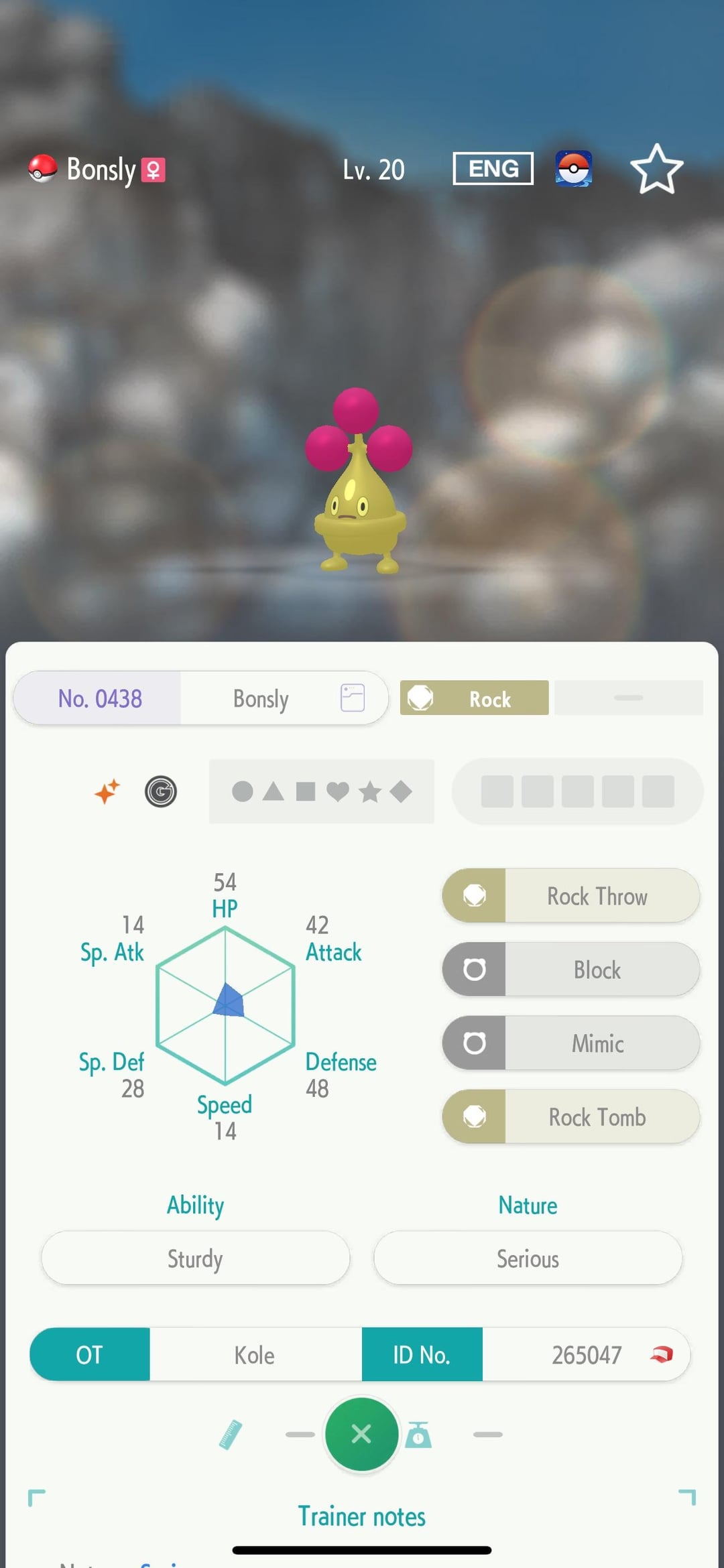
Task: Tap the ENG language tag
Action: click(x=493, y=169)
